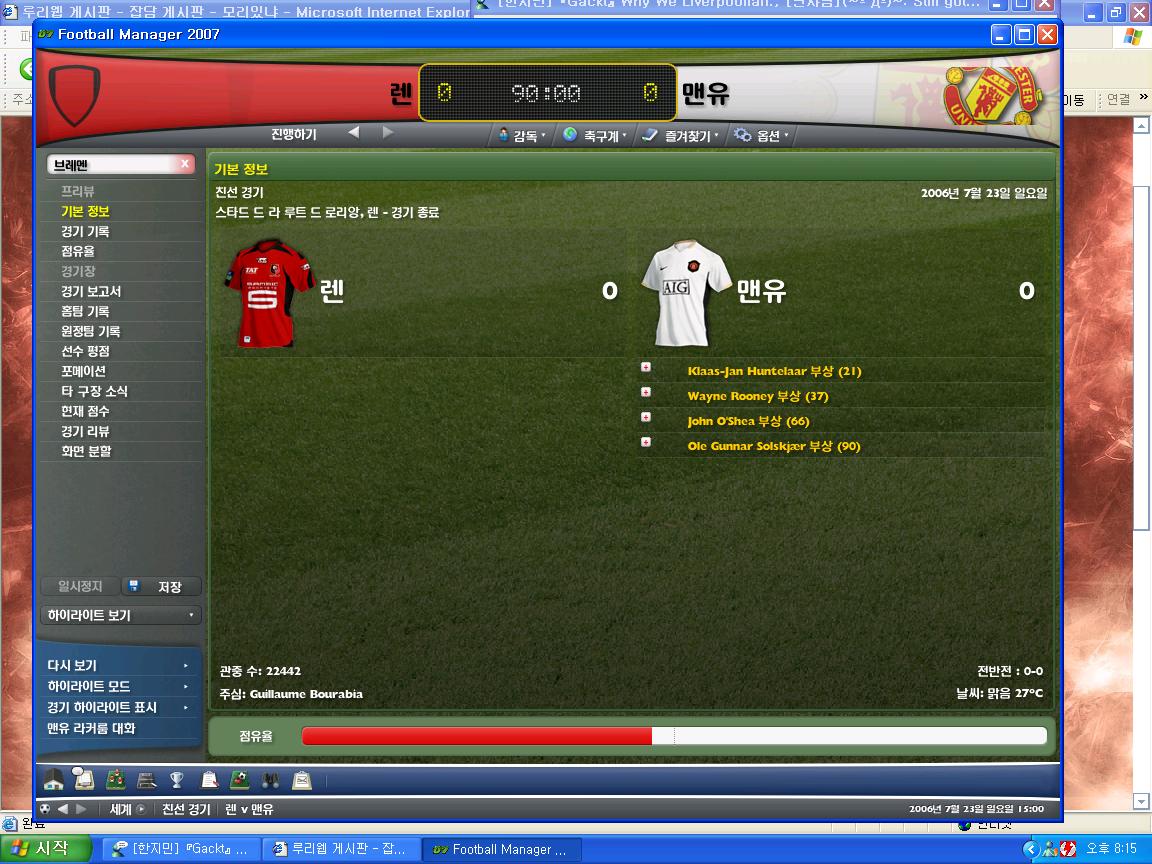
Task: Clear the 브레멘 search box
Action: pyautogui.click(x=185, y=164)
